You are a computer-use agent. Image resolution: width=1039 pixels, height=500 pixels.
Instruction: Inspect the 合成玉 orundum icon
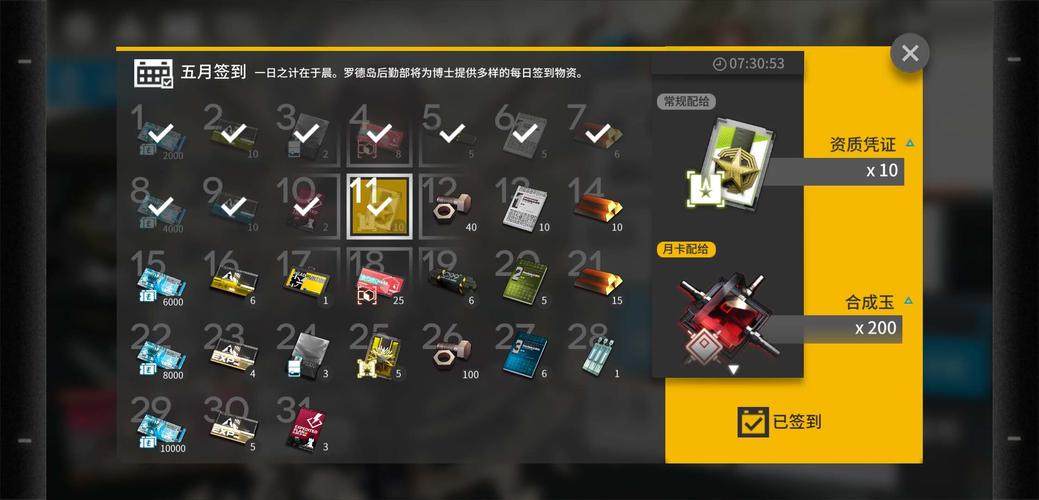click(x=725, y=316)
